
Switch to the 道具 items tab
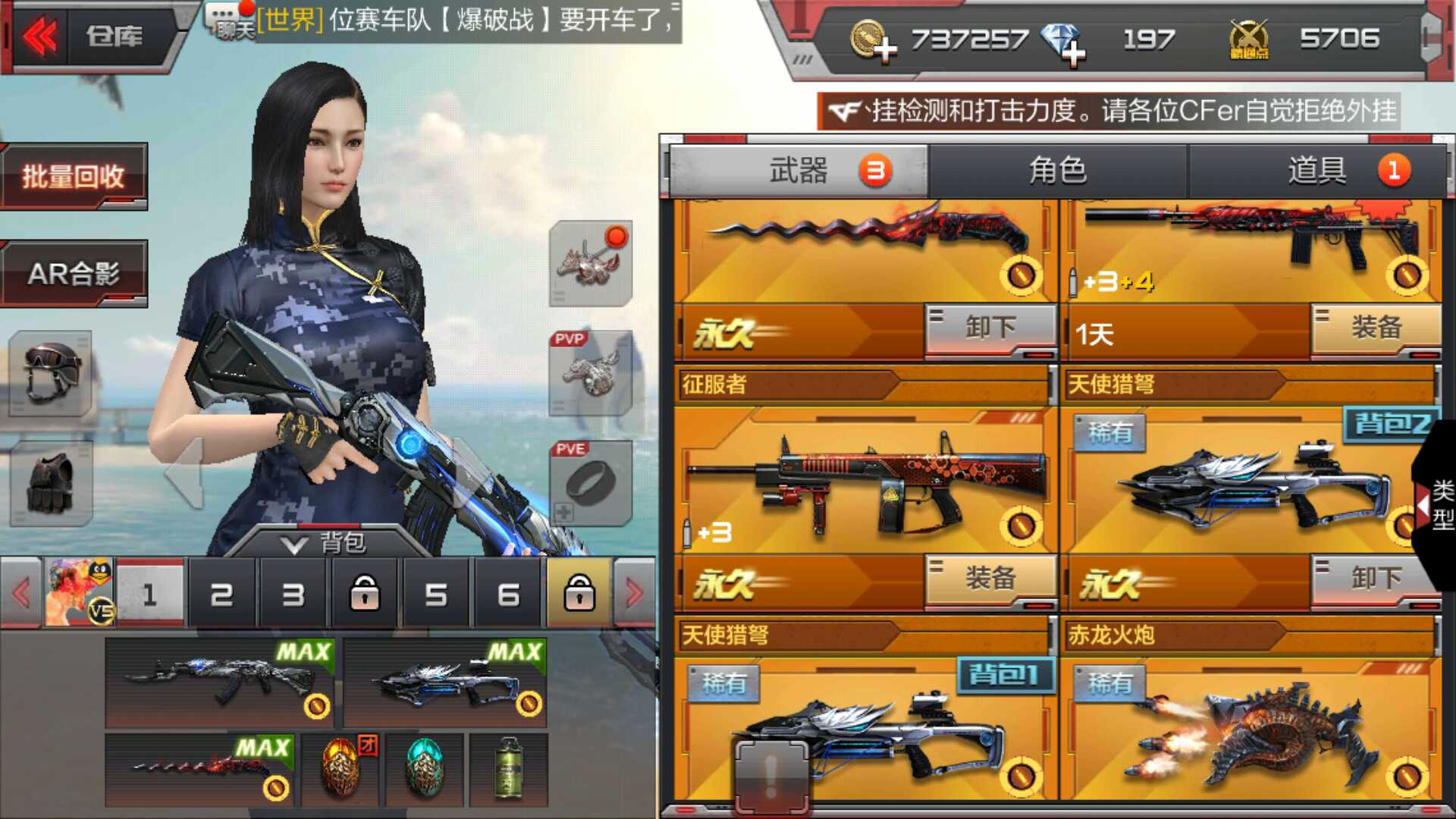(x=1316, y=171)
